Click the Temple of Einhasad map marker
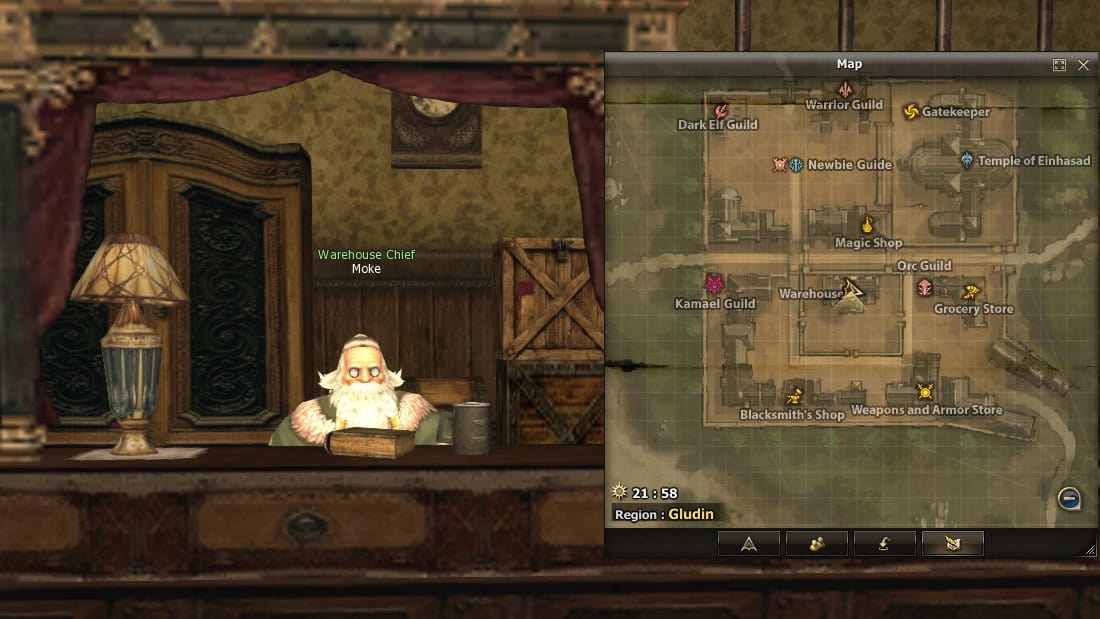This screenshot has width=1100, height=619. coord(967,160)
